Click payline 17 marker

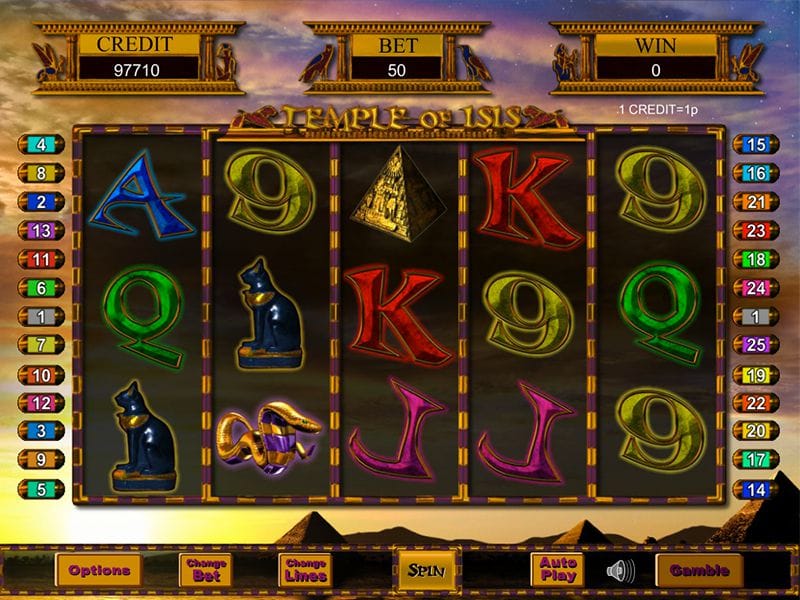click(x=756, y=460)
